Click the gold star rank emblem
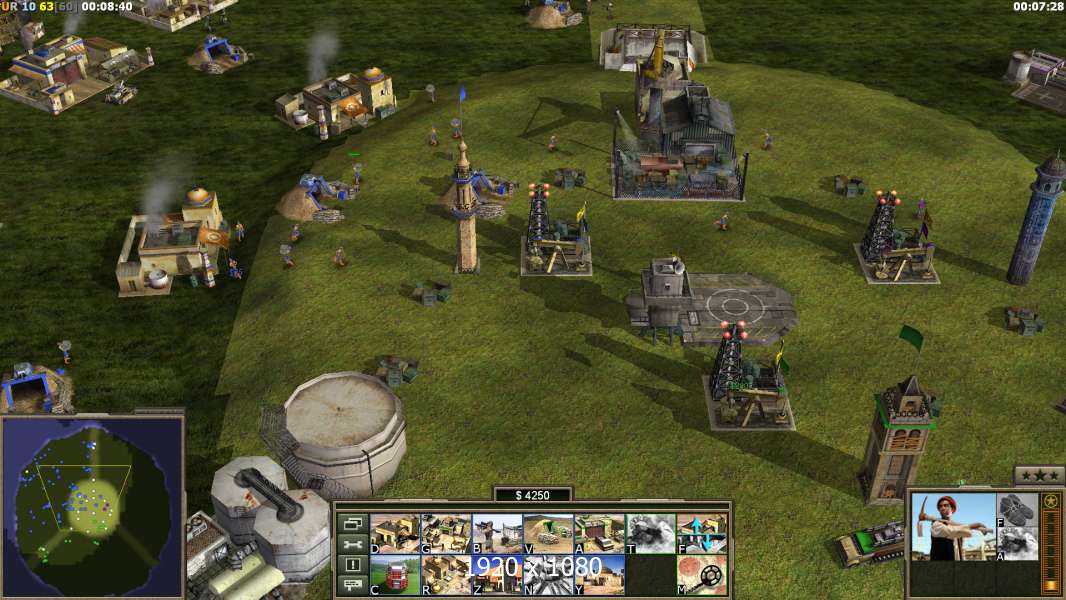1066x600 pixels. pyautogui.click(x=1050, y=502)
